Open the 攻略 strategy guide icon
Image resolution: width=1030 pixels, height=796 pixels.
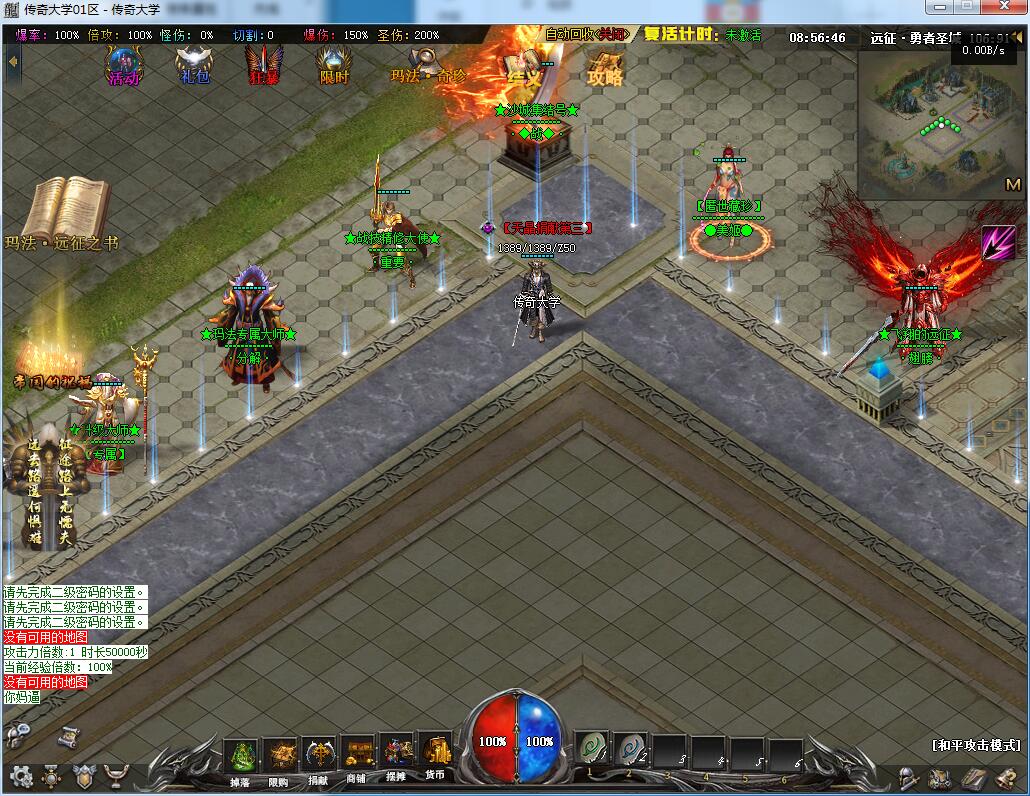tap(605, 68)
